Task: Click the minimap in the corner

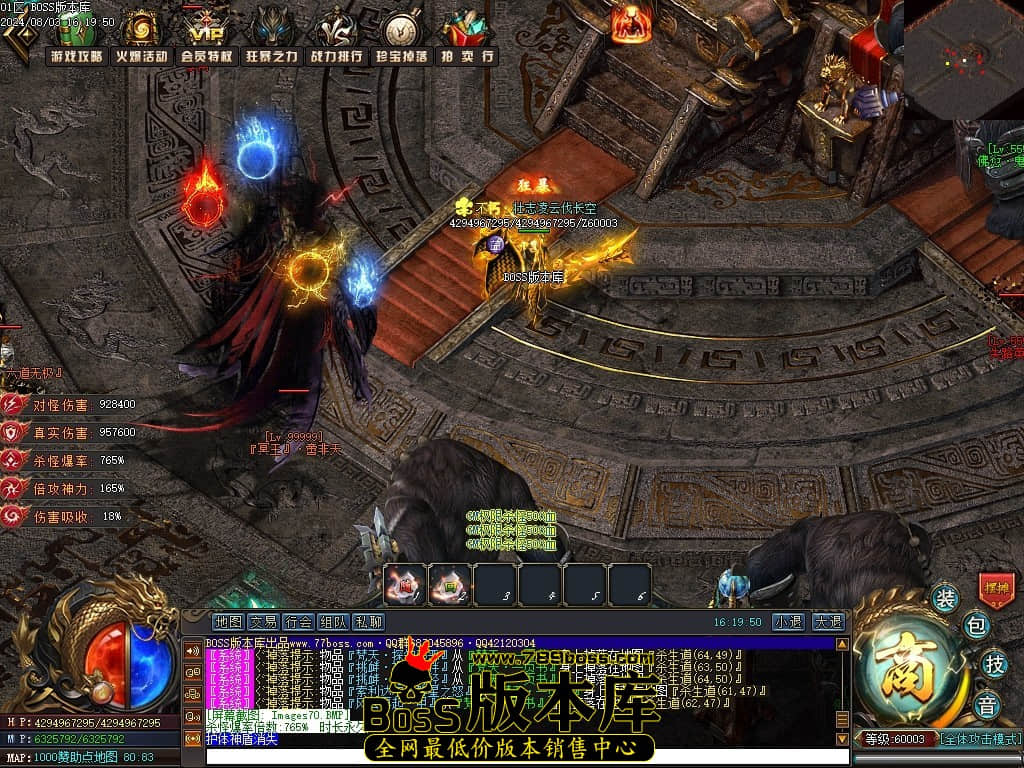Action: pos(963,58)
